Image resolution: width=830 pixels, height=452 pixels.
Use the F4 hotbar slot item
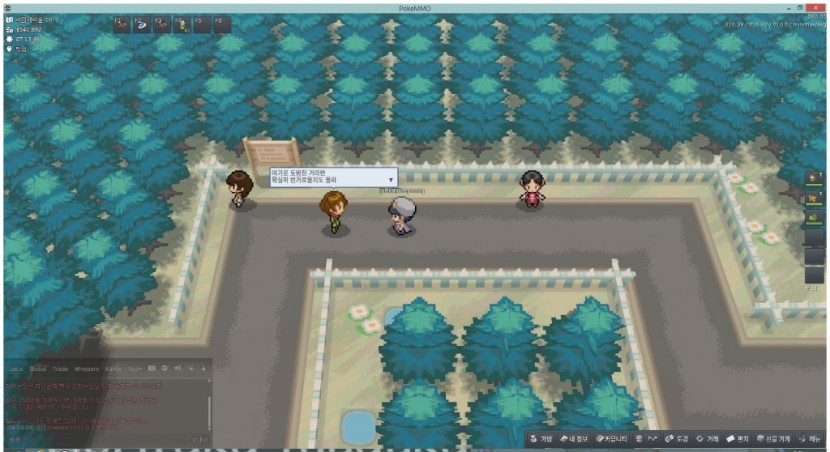[182, 23]
